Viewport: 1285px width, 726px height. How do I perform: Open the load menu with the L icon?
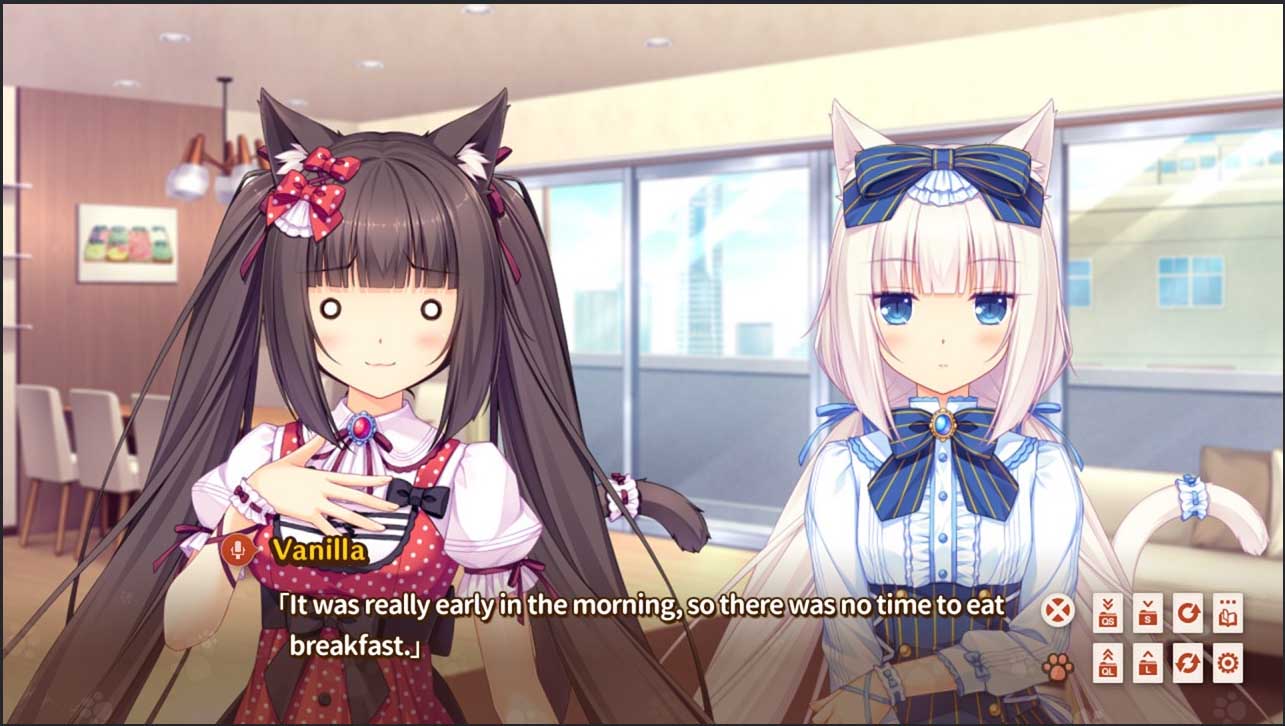1148,665
